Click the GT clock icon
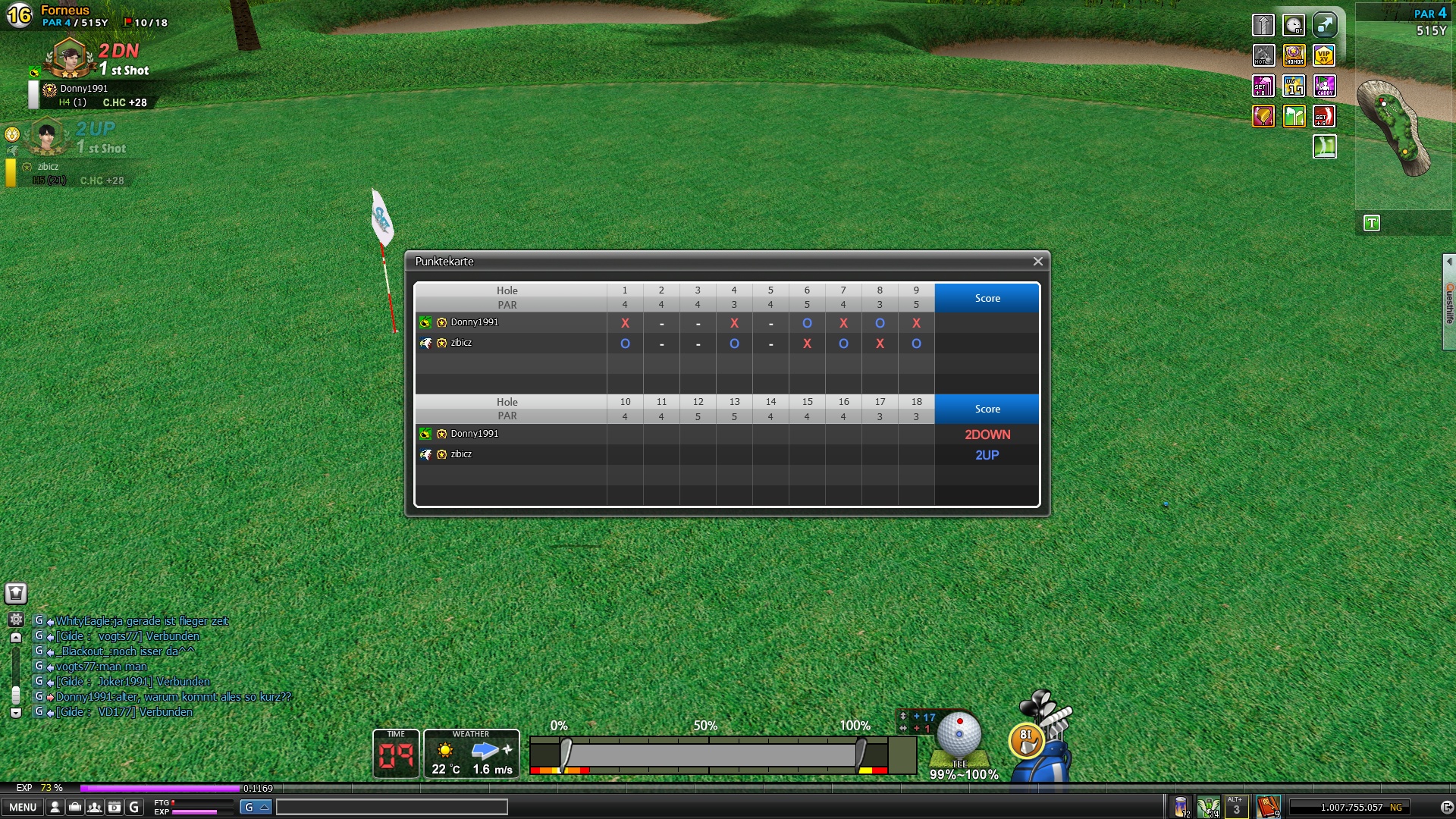This screenshot has height=819, width=1456. tap(1294, 25)
